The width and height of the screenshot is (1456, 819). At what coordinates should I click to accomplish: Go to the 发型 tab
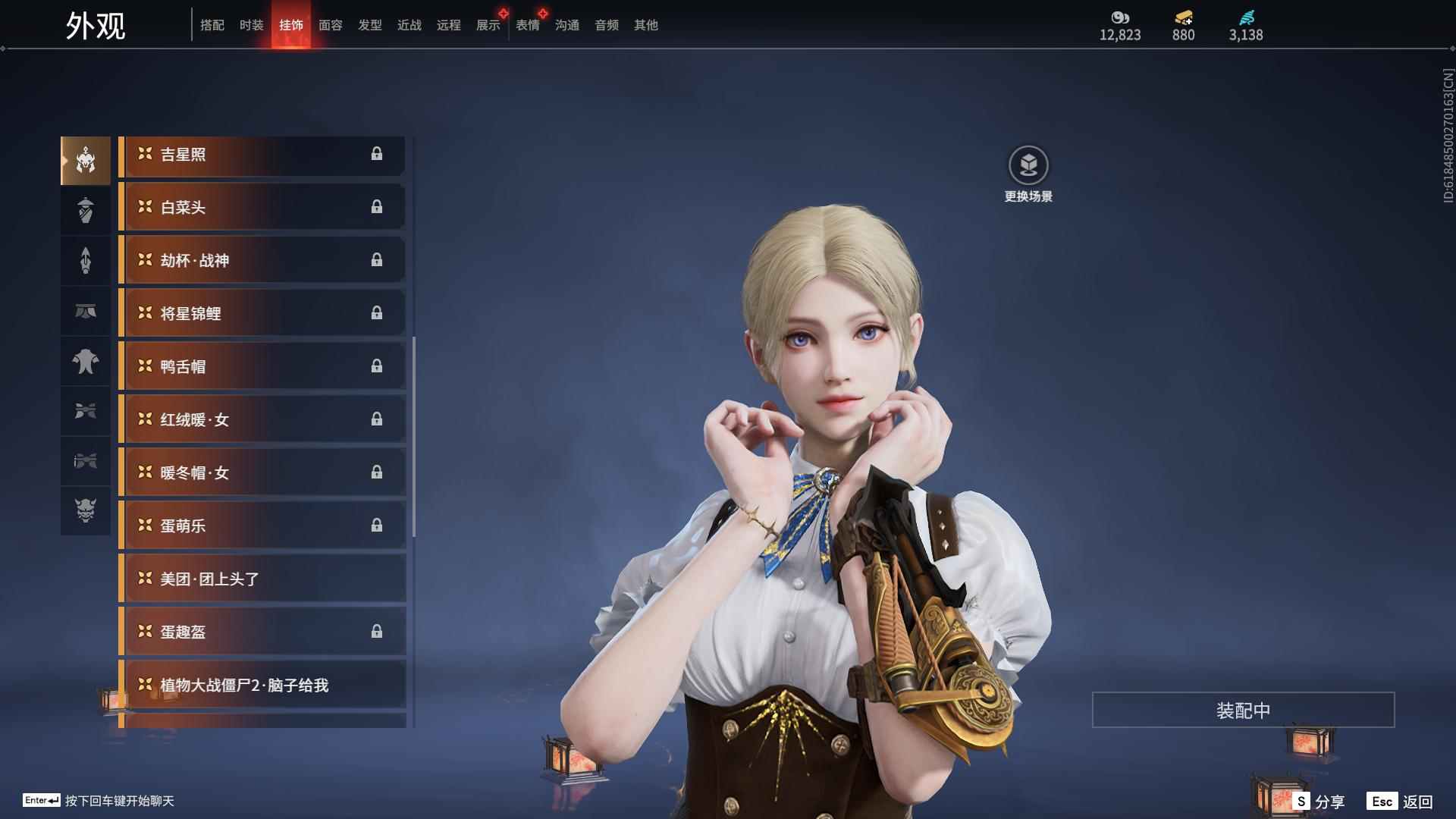[370, 25]
